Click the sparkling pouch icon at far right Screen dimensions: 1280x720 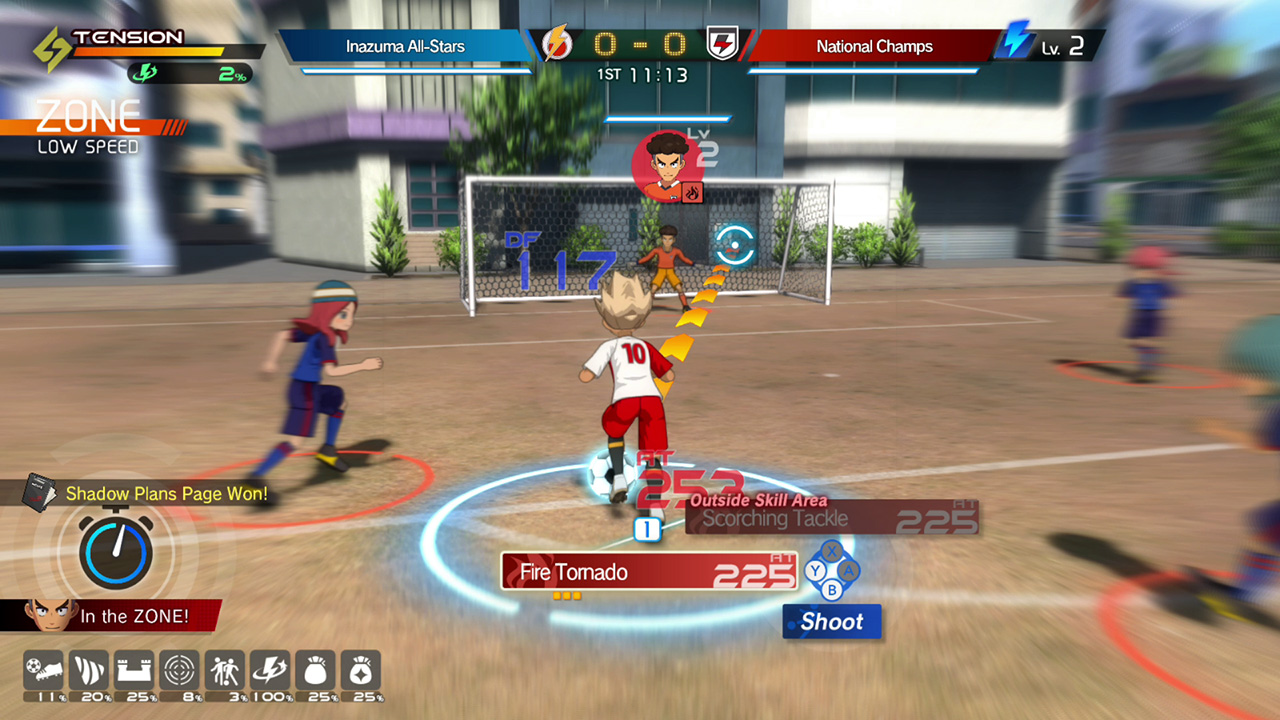(x=361, y=668)
